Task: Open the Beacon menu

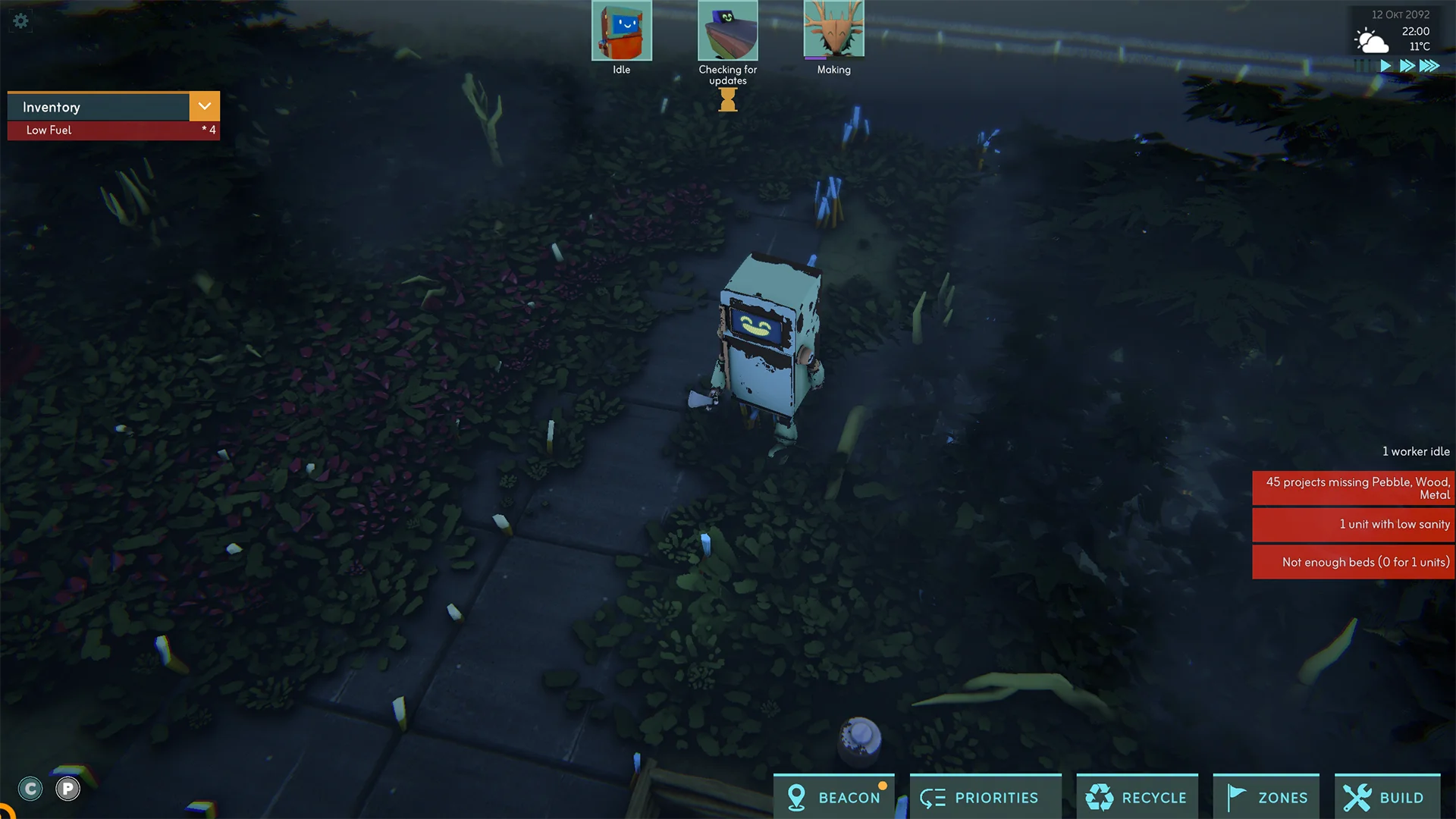Action: pyautogui.click(x=834, y=797)
